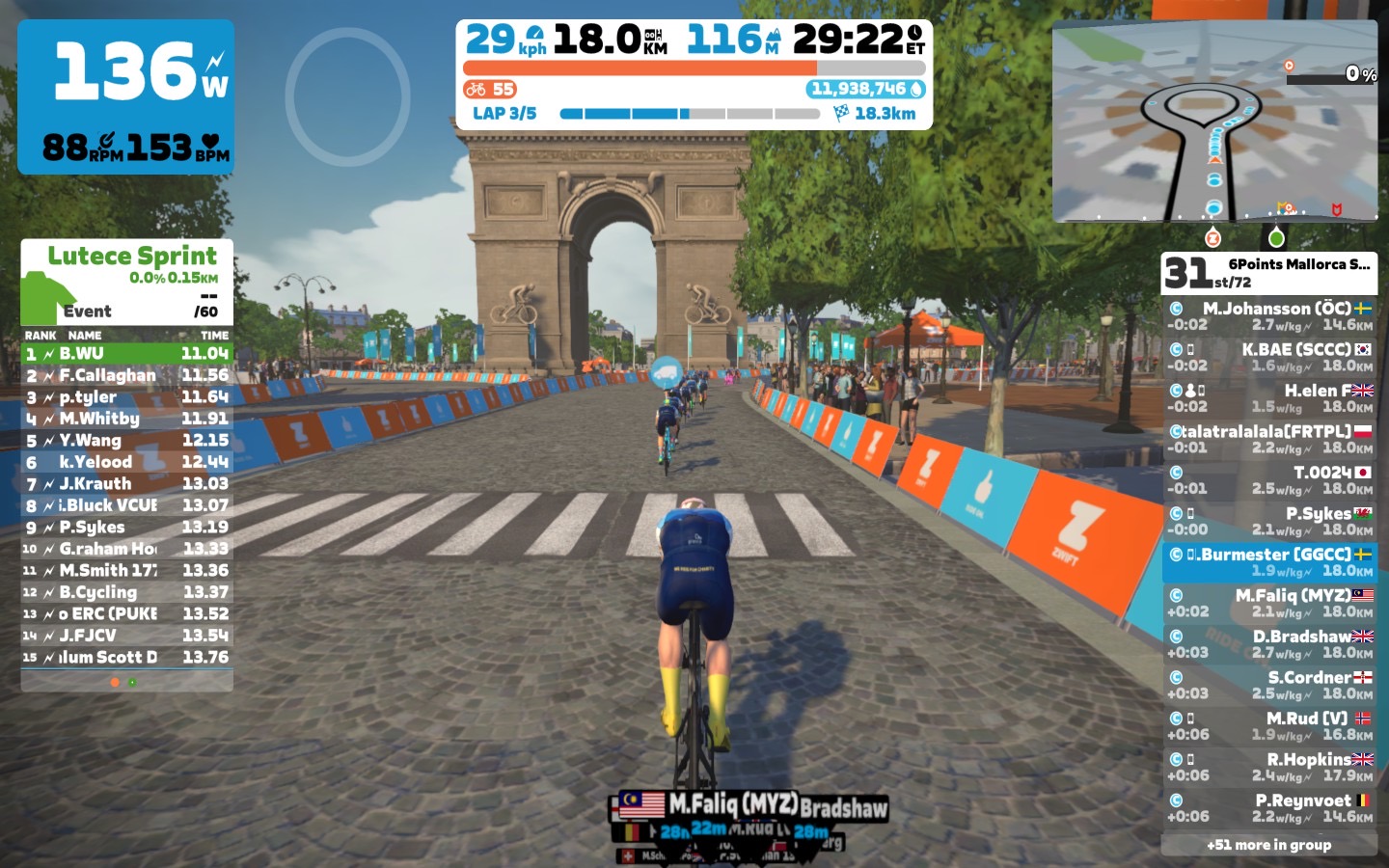This screenshot has width=1389, height=868.
Task: Select the highlighted Burmester (GGCC) row
Action: click(x=1269, y=562)
